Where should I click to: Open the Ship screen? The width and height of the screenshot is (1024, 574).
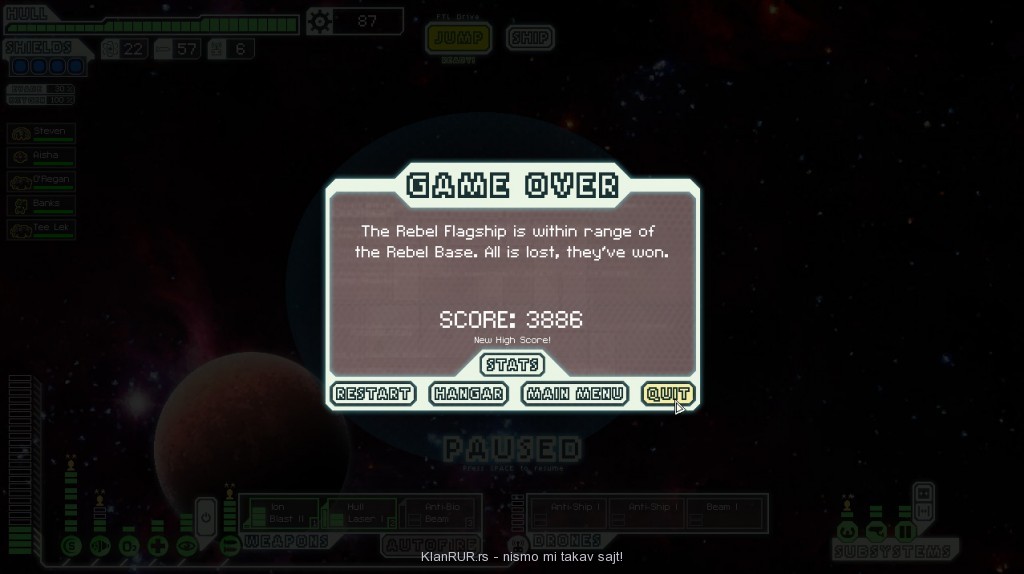(529, 38)
